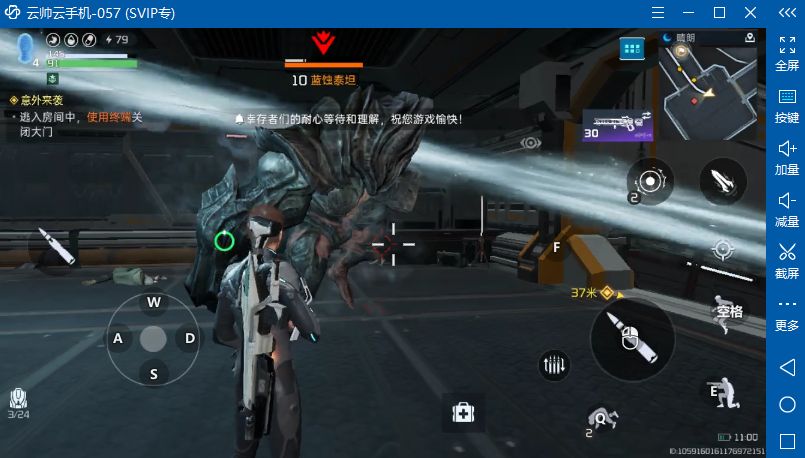Select the rifle weapon slot with 30 ammo
Viewport: 805px width, 458px height.
(x=618, y=125)
